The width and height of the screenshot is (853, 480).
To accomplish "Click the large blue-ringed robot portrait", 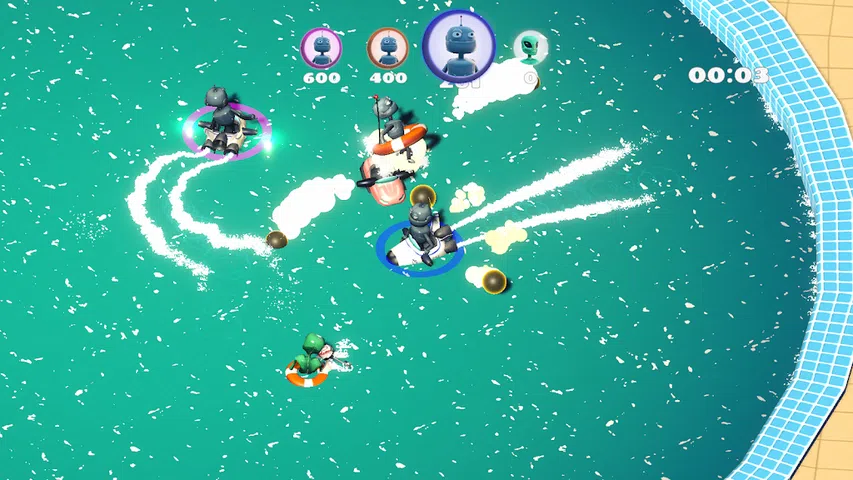I will pos(459,46).
